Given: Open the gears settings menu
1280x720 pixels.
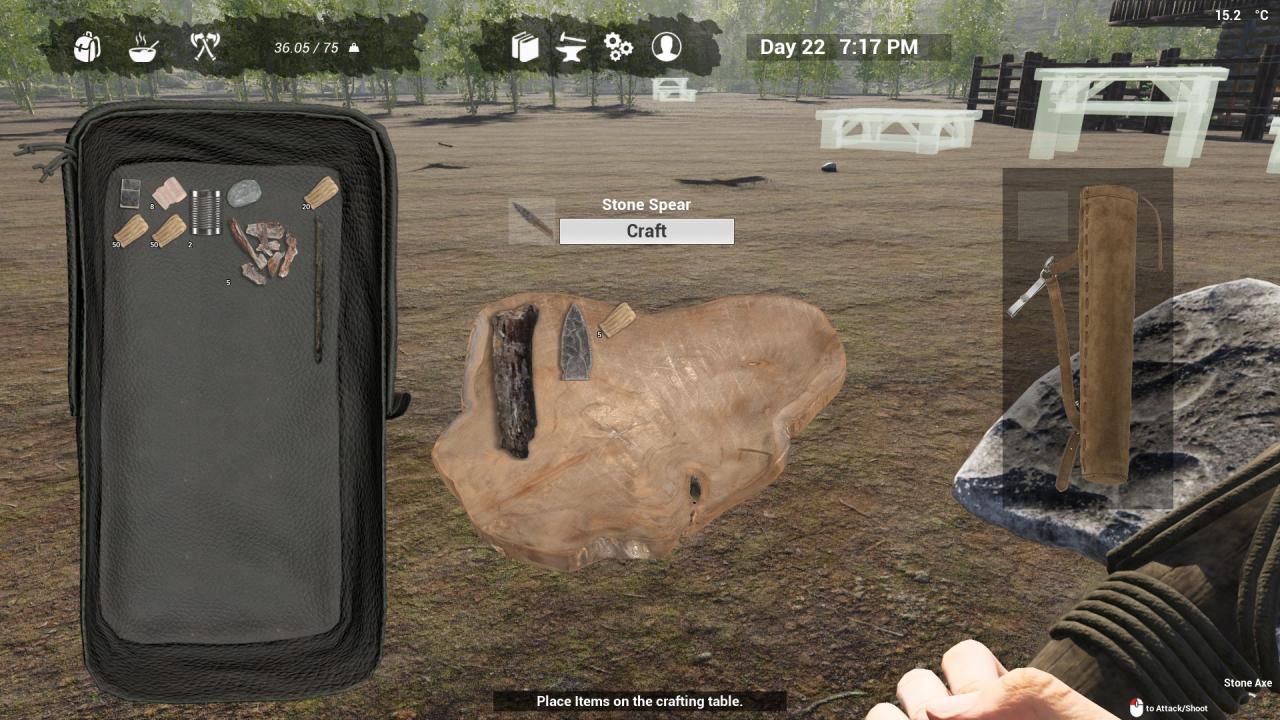Looking at the screenshot, I should coord(618,47).
